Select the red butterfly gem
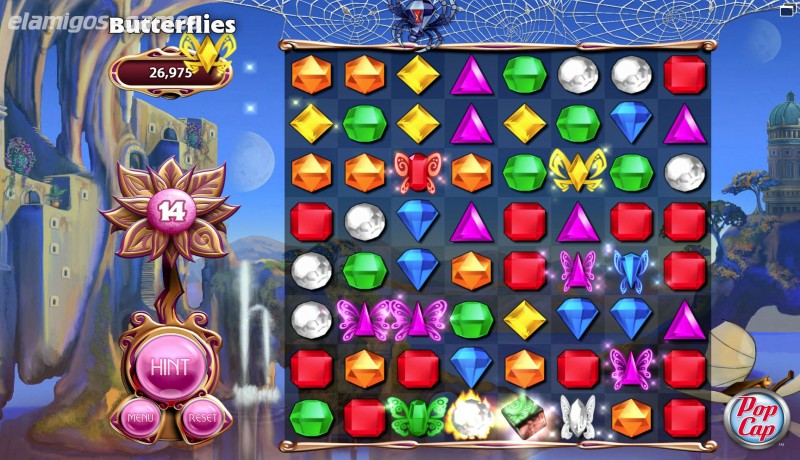This screenshot has width=800, height=460. tap(417, 172)
